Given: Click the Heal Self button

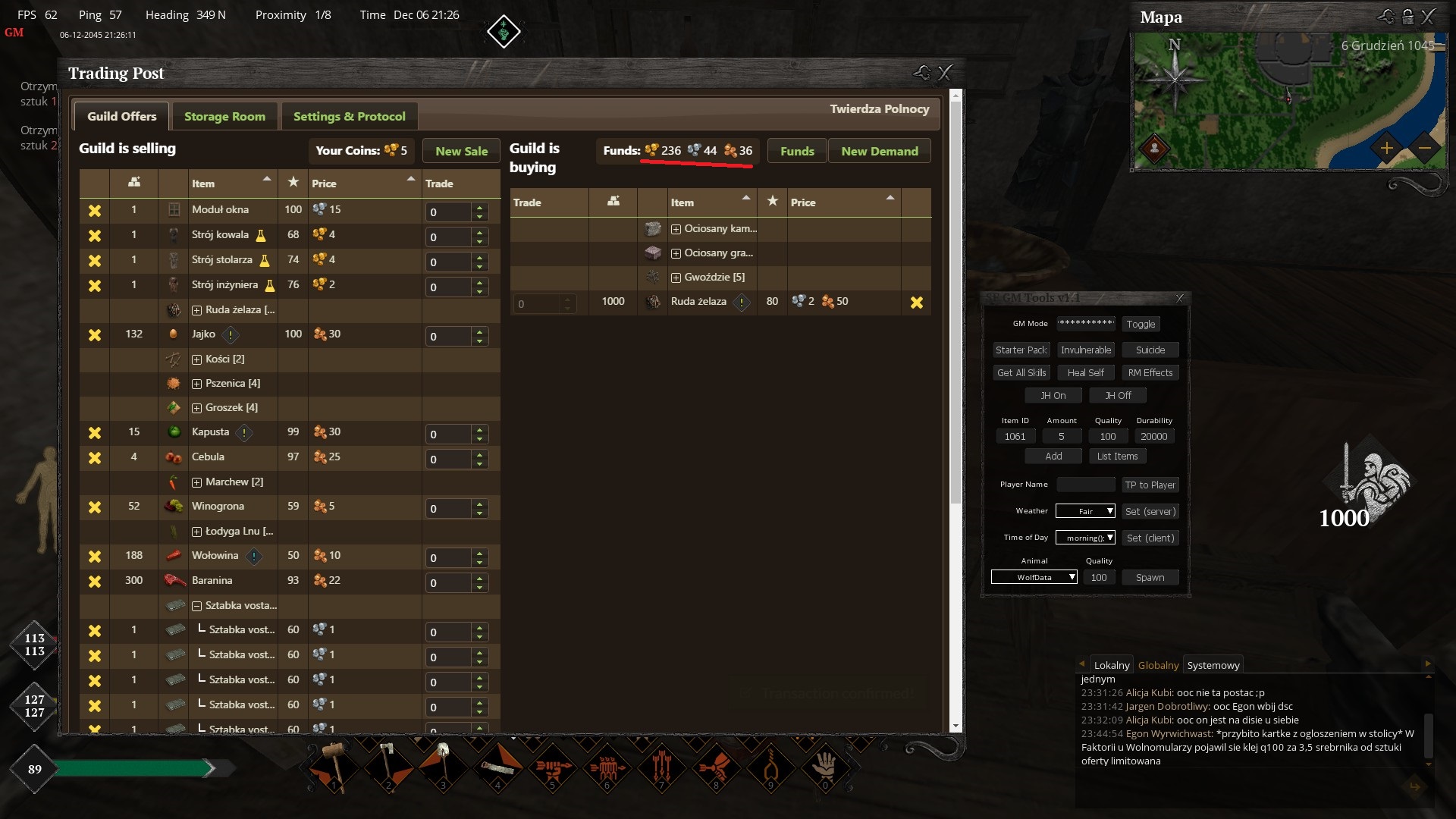Looking at the screenshot, I should (x=1085, y=372).
